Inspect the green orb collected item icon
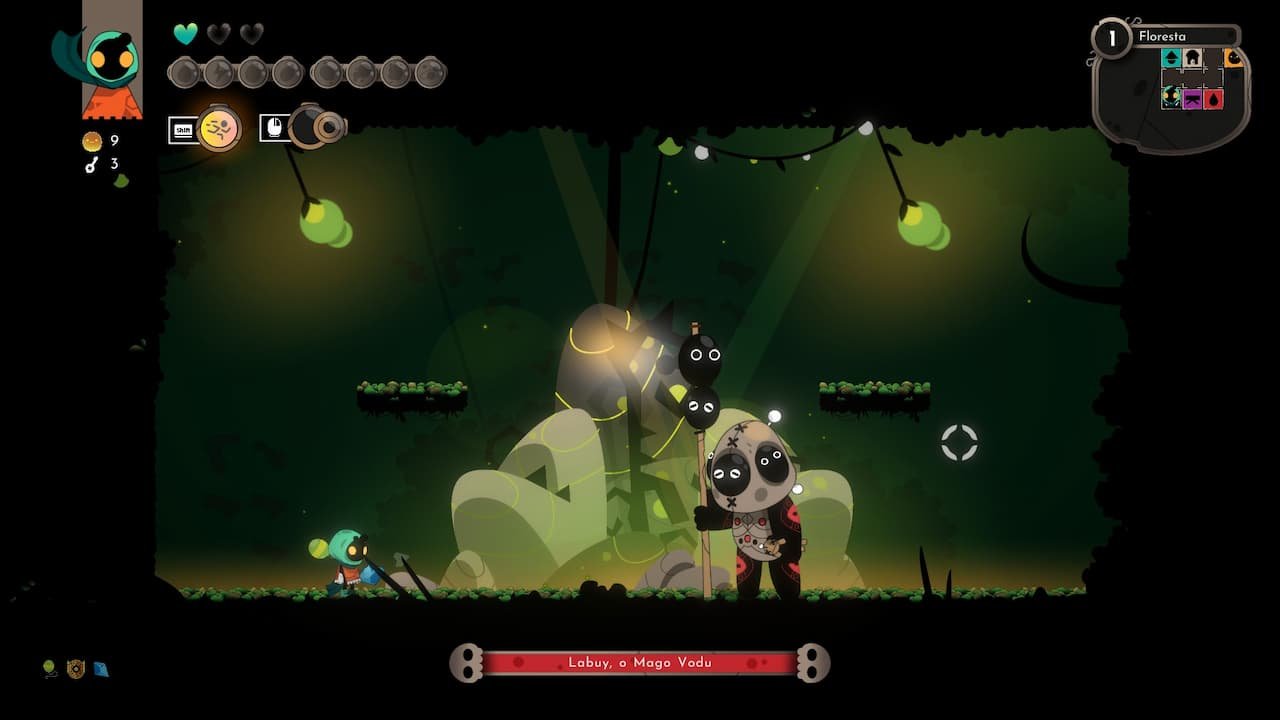The width and height of the screenshot is (1280, 720). click(50, 668)
